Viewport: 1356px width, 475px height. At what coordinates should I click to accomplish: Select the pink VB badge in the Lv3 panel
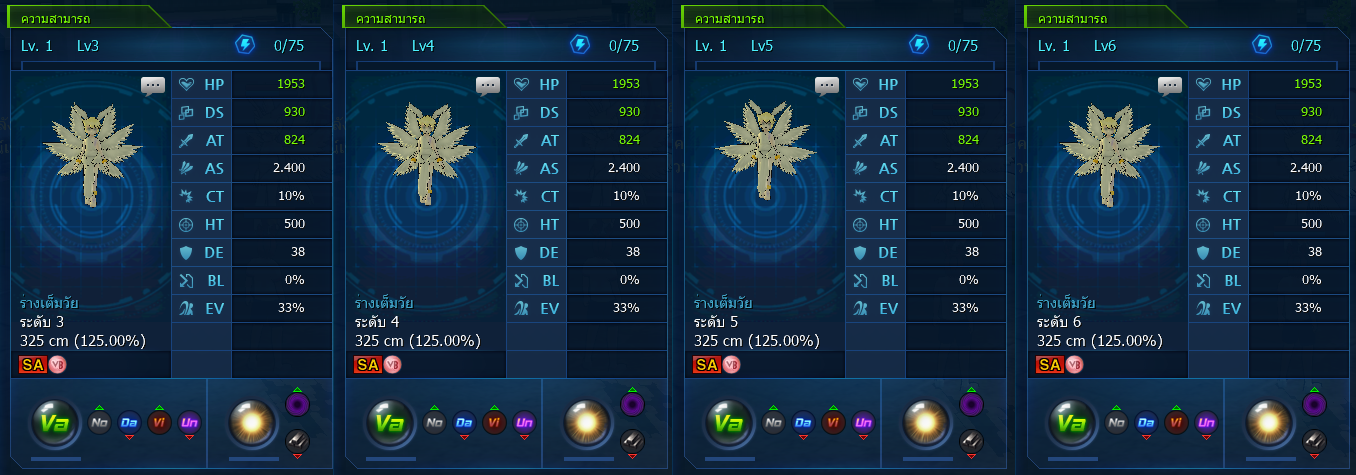coord(57,364)
